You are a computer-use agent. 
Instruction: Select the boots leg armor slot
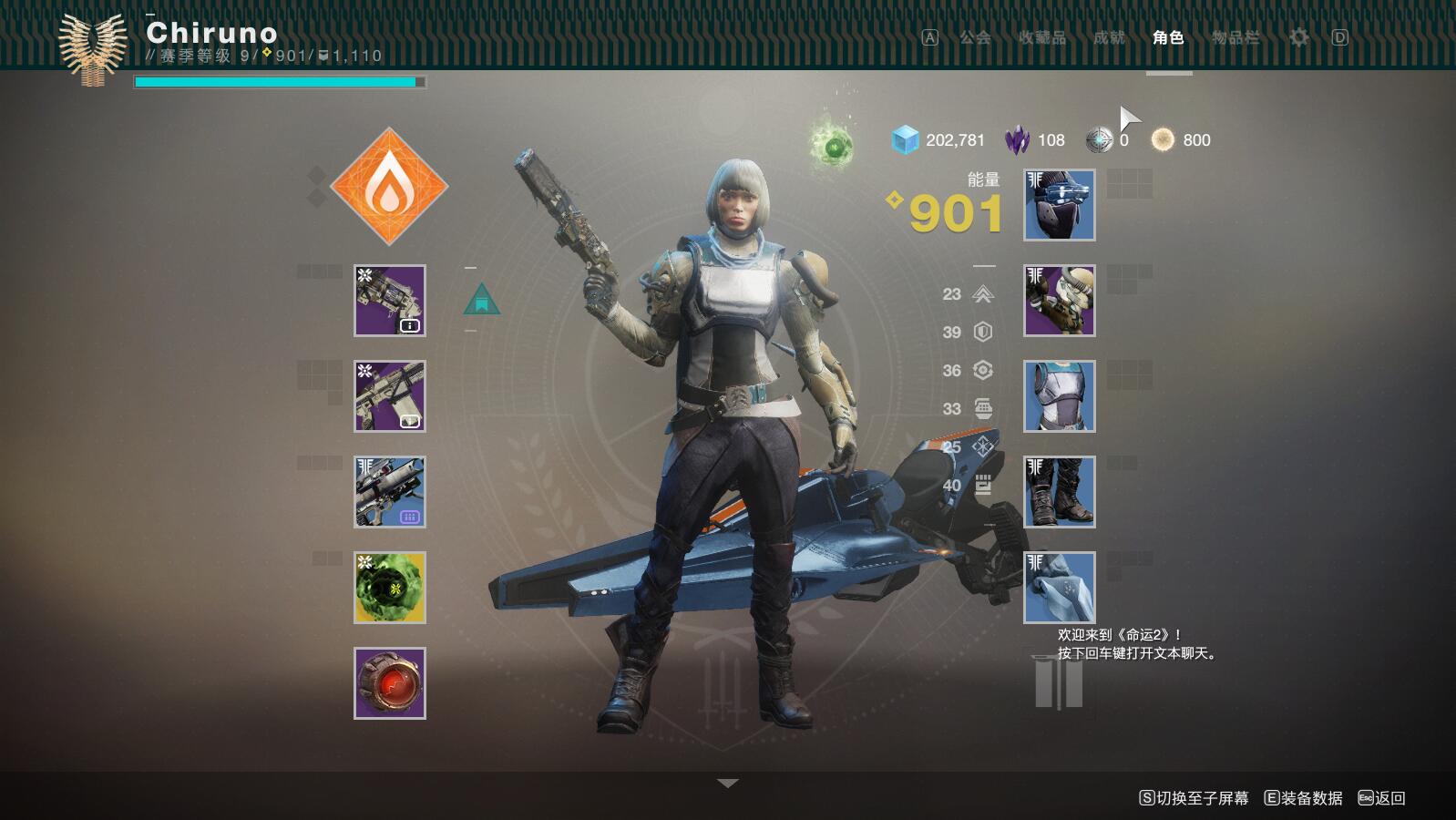(x=1060, y=492)
